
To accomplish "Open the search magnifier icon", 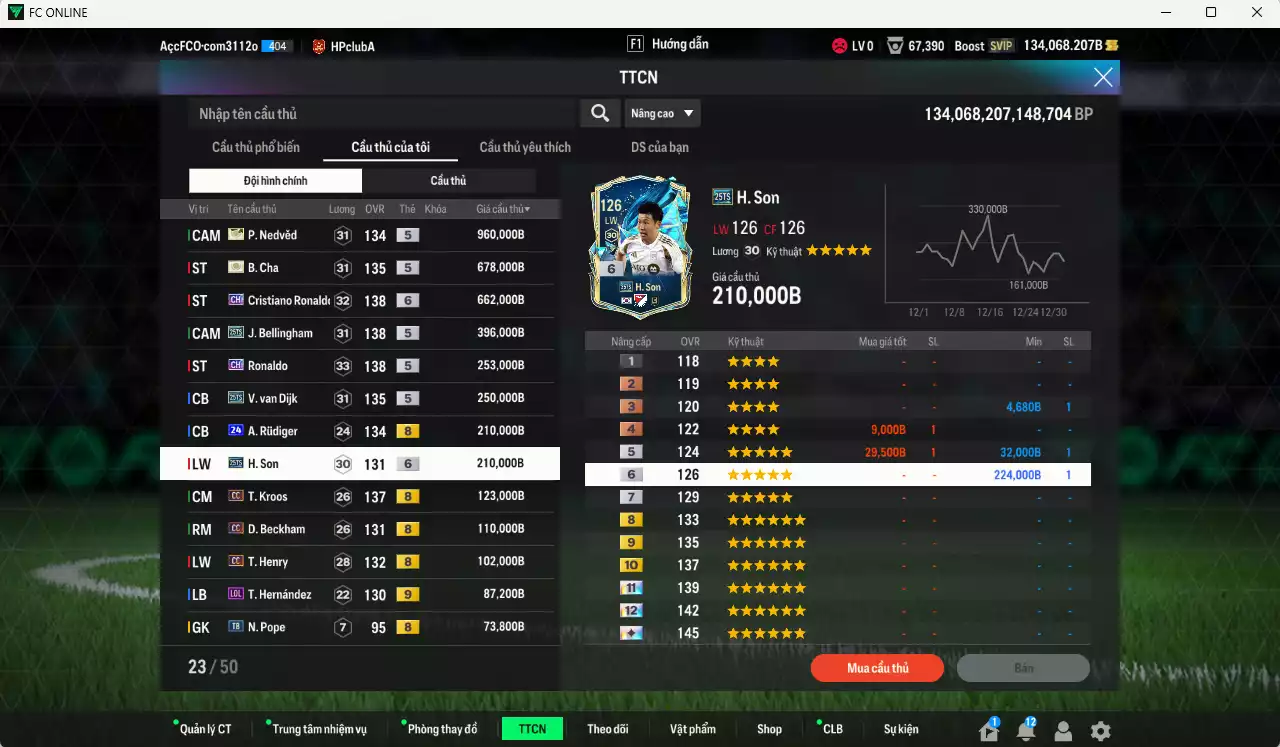I will [599, 113].
